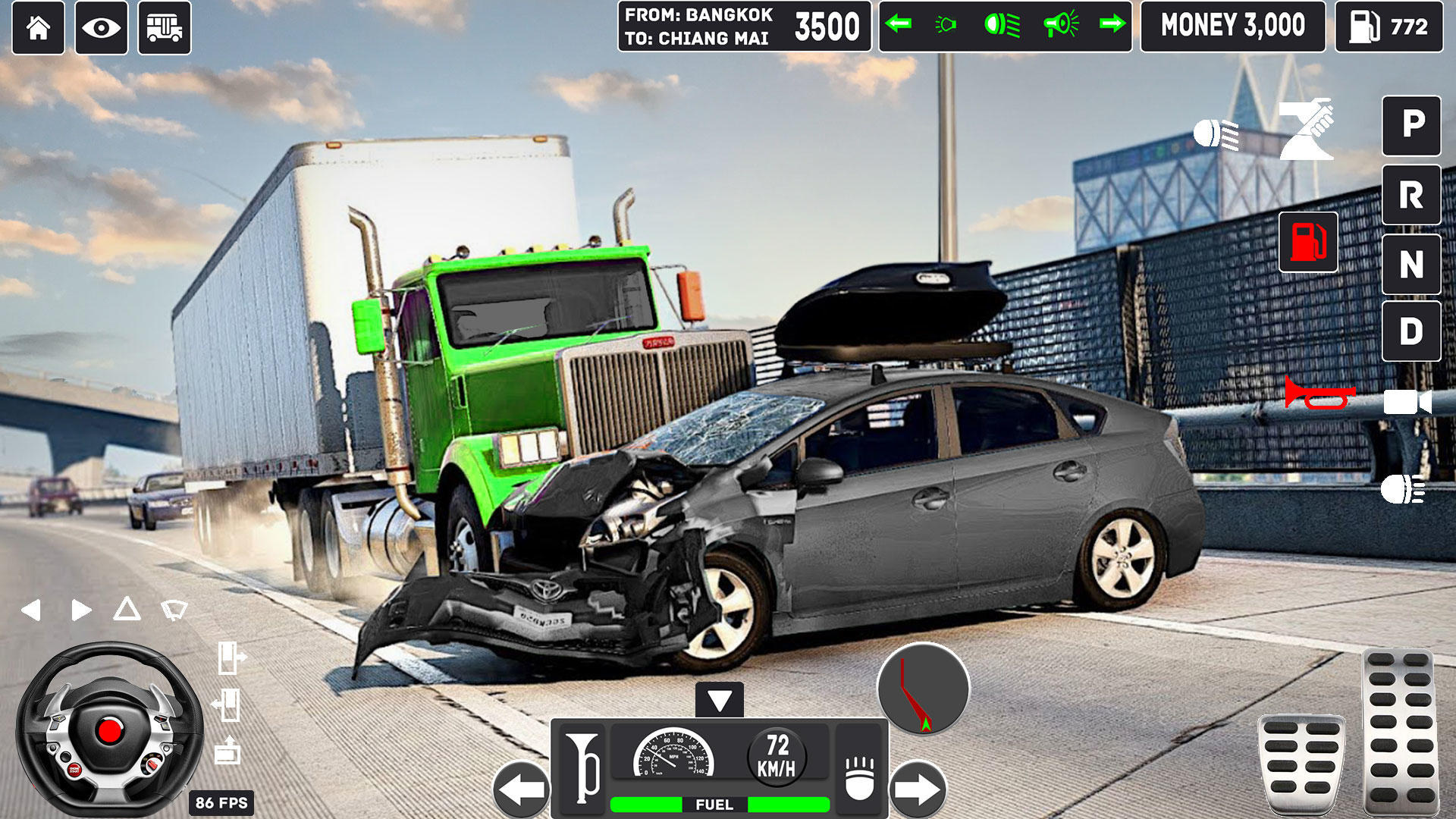1456x819 pixels.
Task: Go to the home menu
Action: click(x=38, y=28)
